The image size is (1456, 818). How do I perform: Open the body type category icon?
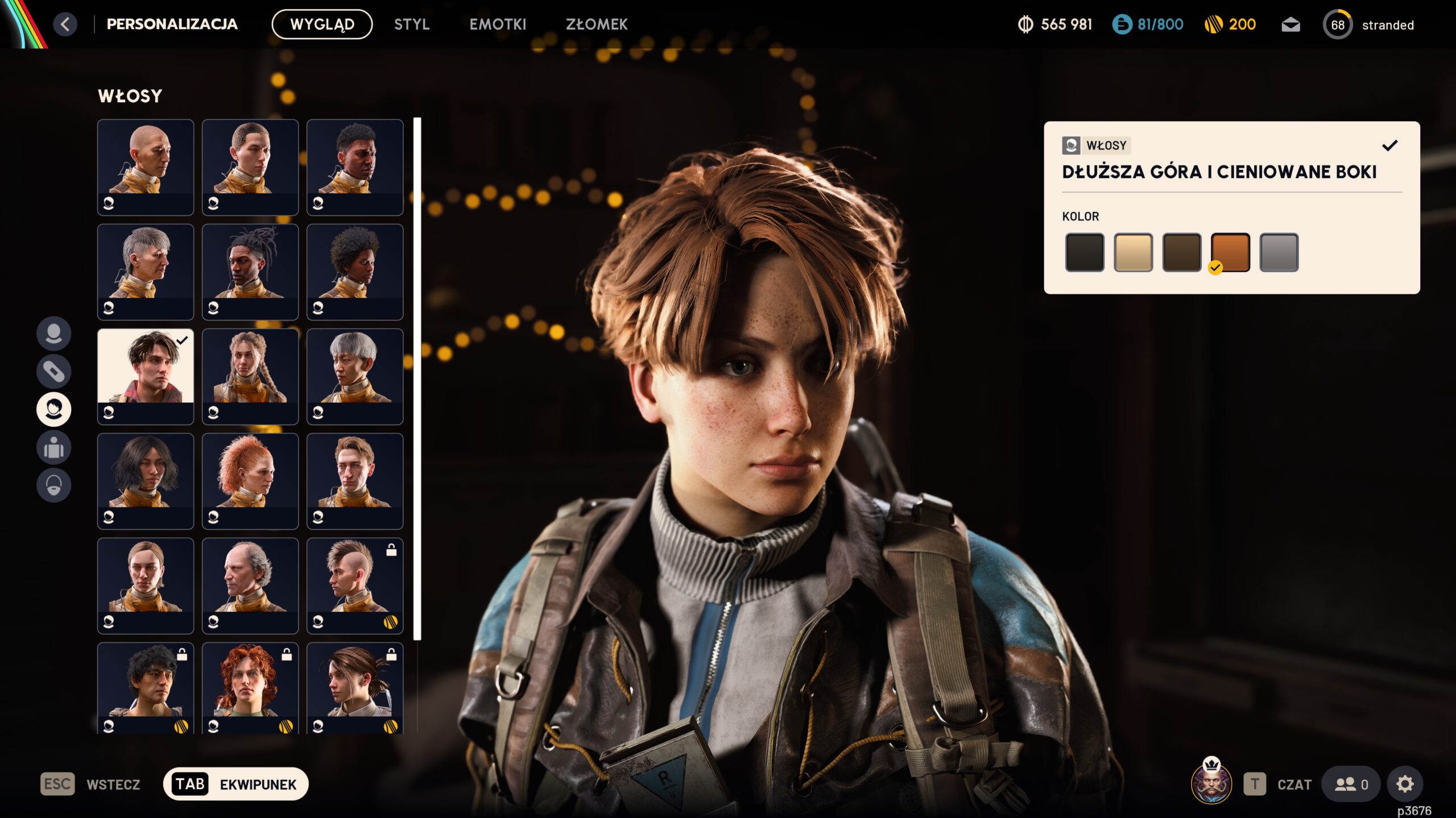[54, 447]
